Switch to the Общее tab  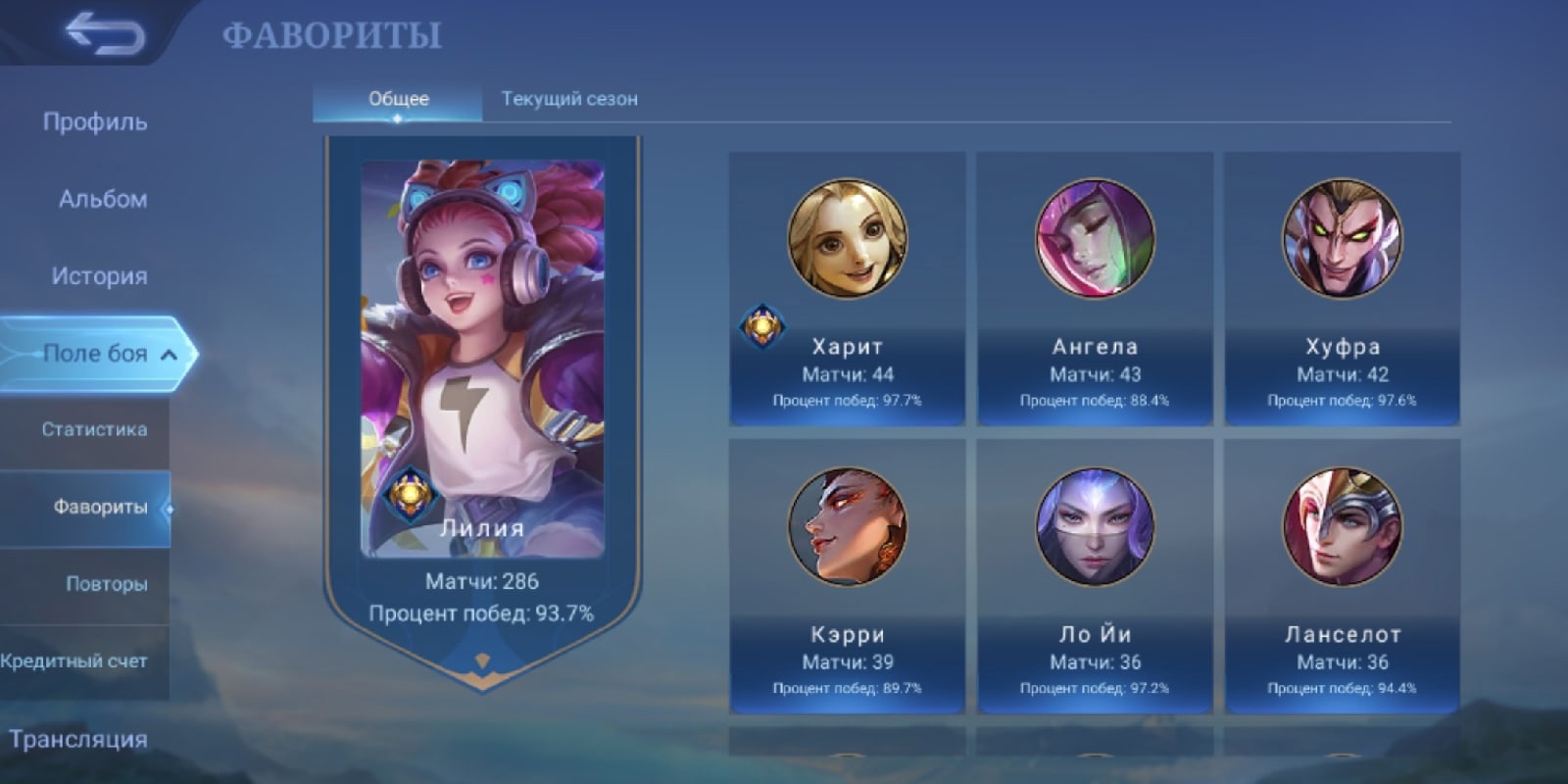click(398, 99)
